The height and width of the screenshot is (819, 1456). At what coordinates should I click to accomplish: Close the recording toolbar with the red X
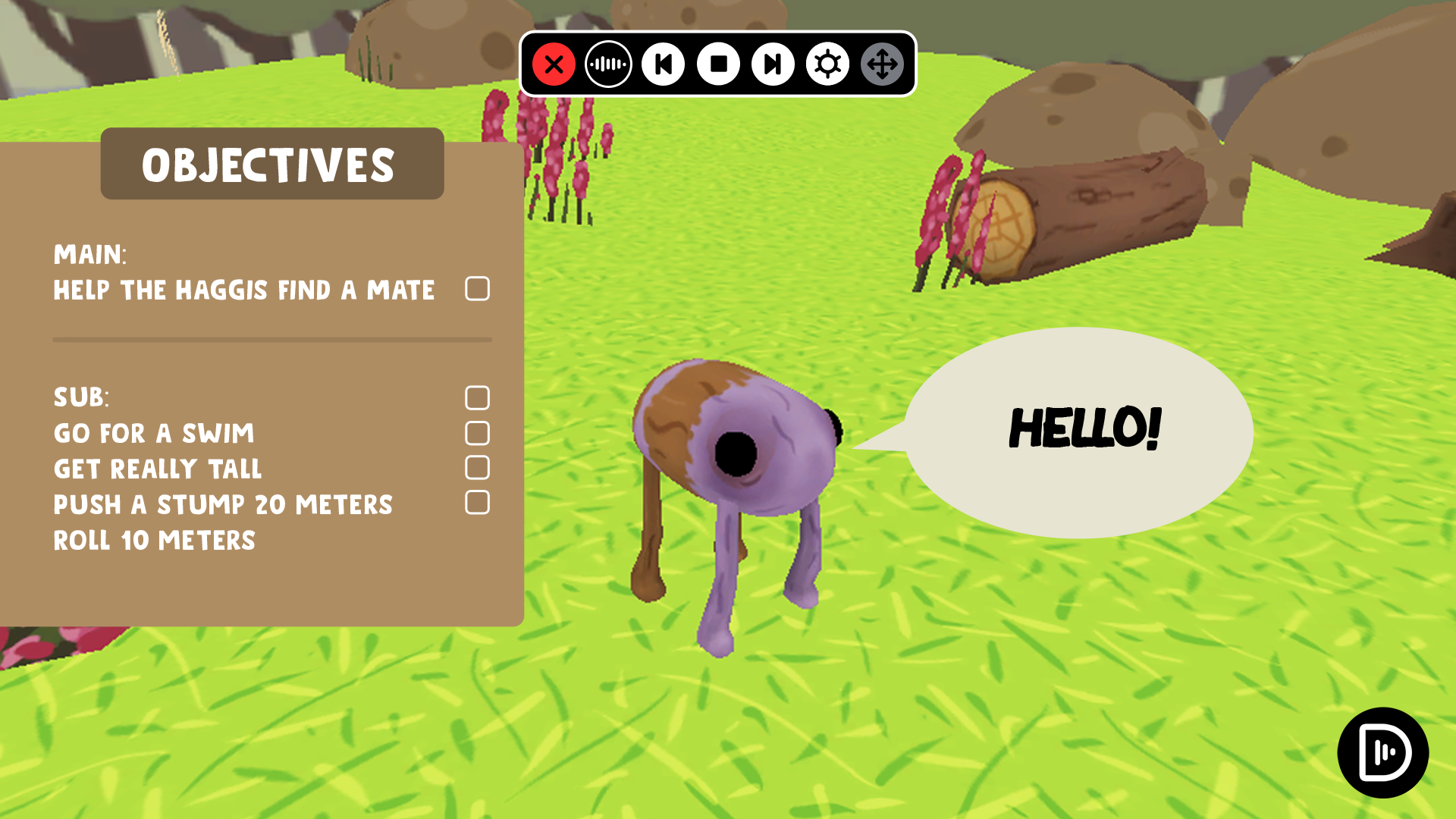click(553, 65)
